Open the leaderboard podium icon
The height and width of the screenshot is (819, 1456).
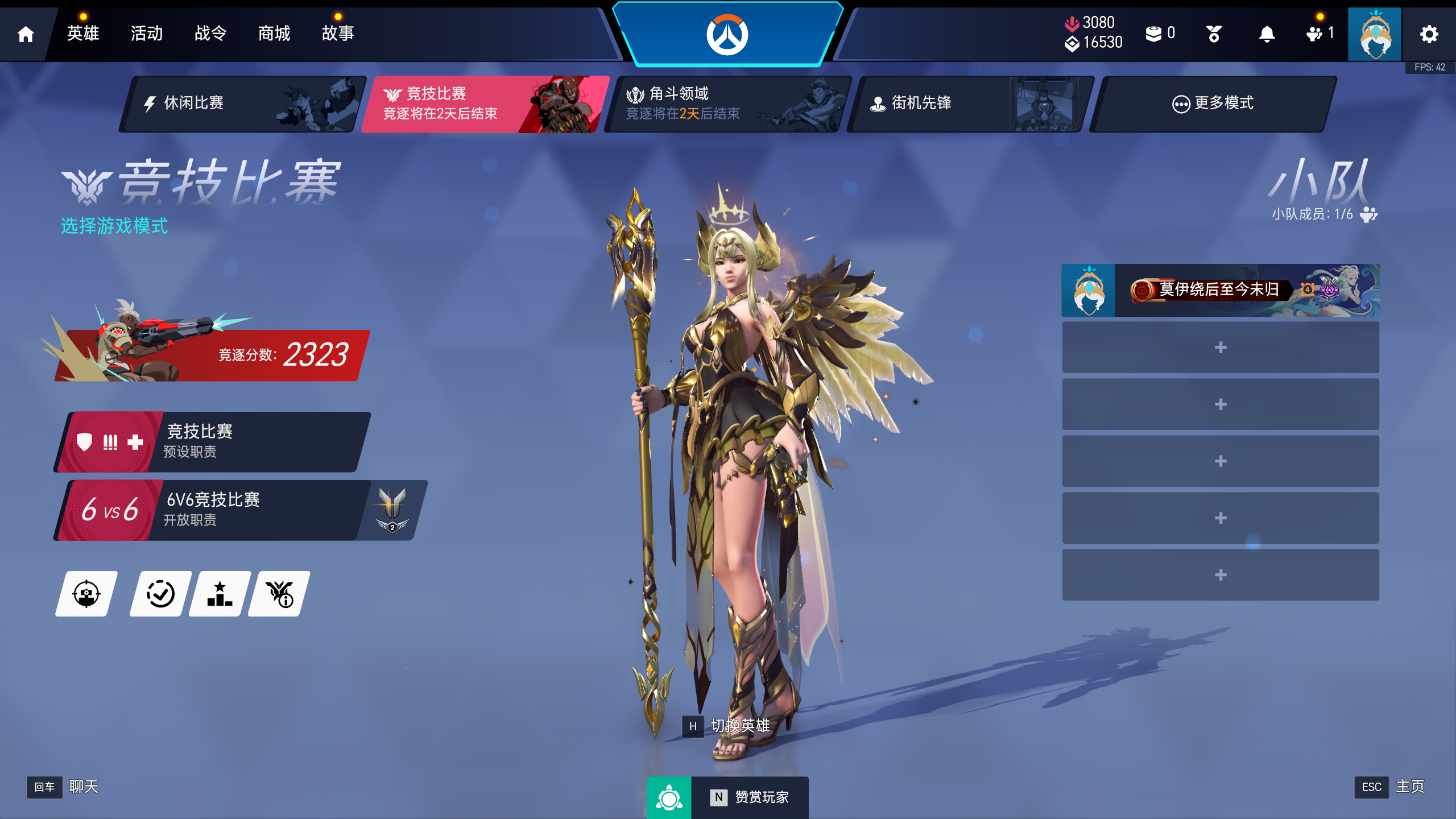click(220, 594)
